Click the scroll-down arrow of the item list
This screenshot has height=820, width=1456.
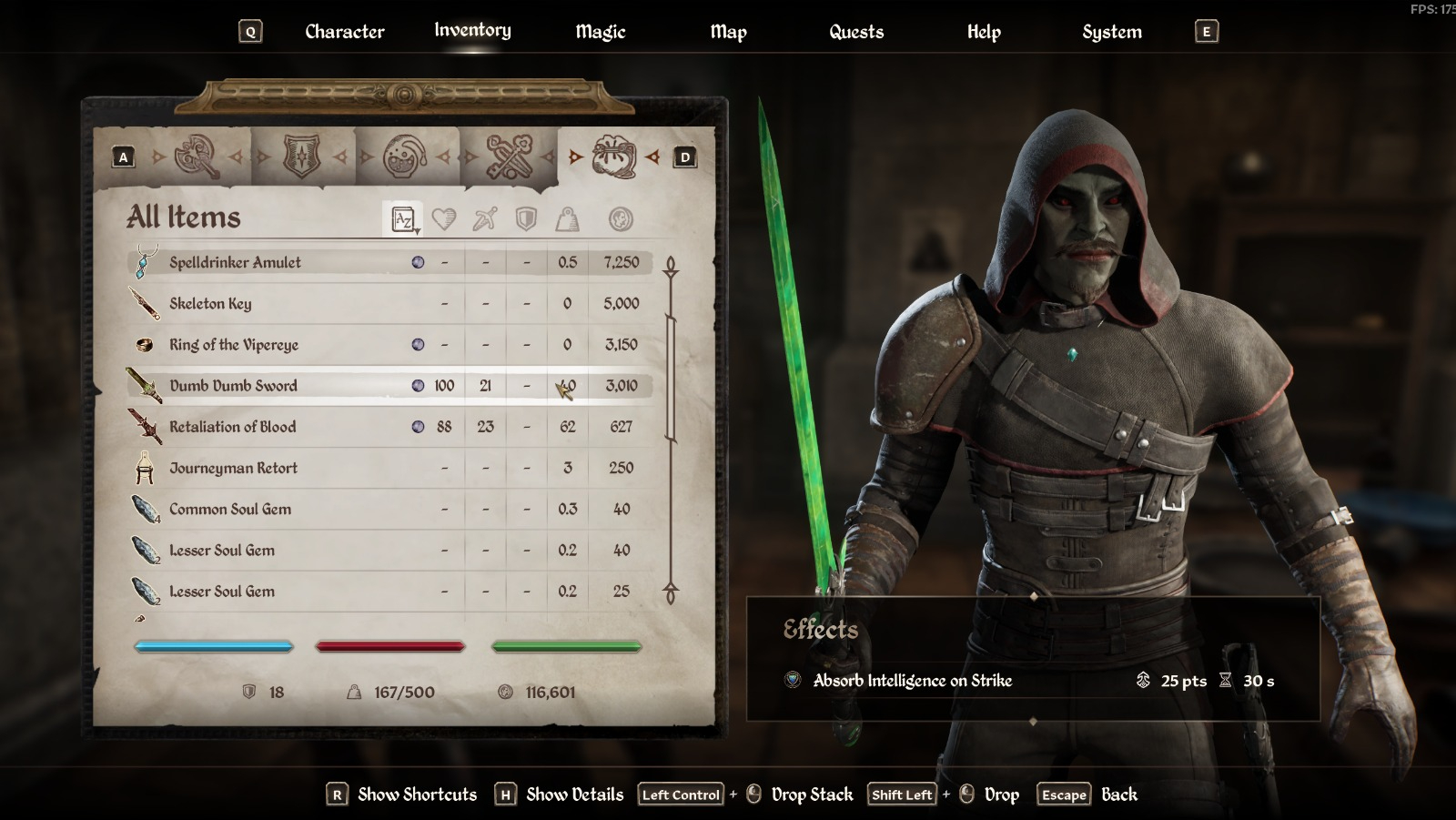671,593
